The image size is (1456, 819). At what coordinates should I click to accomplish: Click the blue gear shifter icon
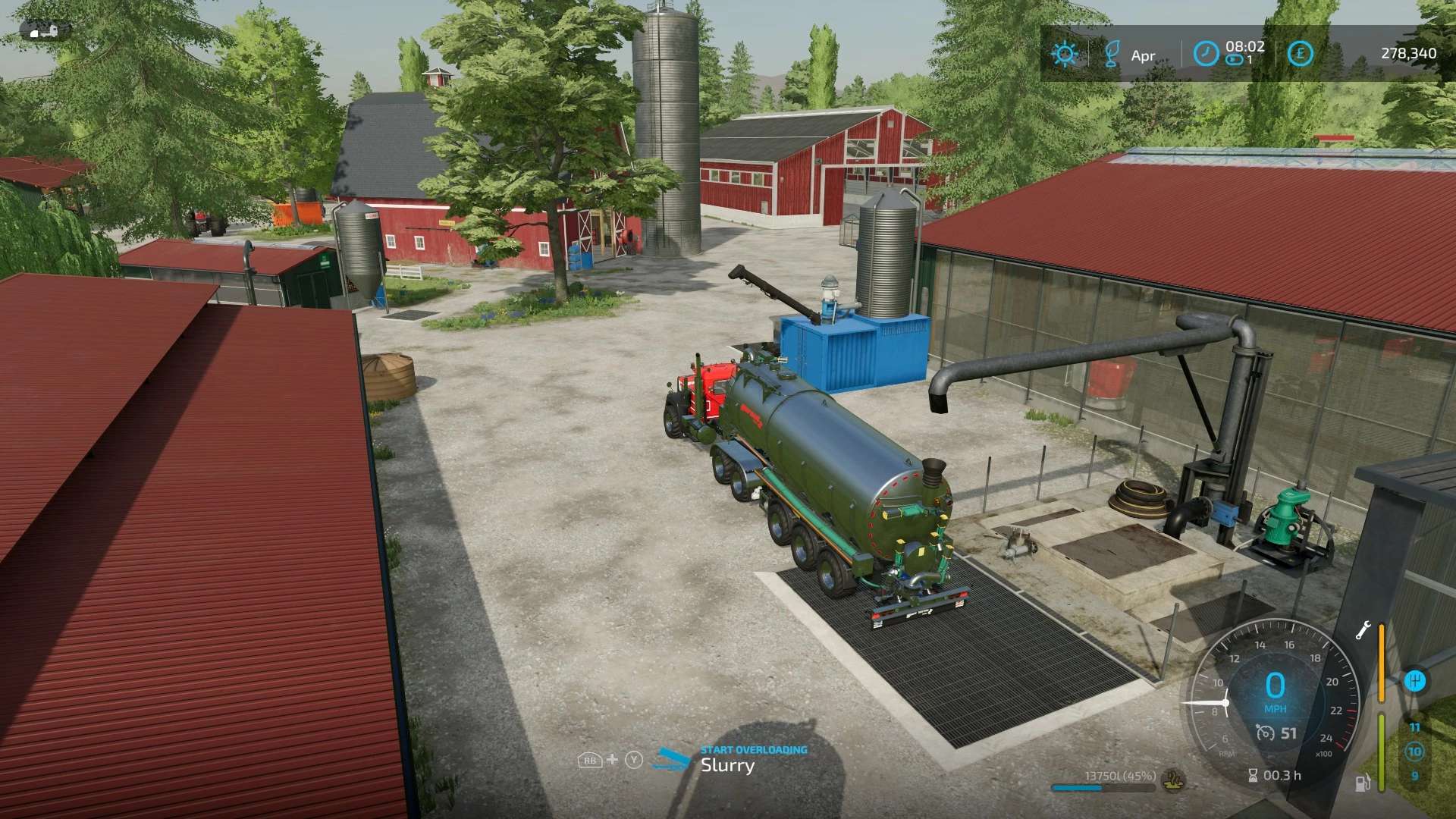point(1414,680)
